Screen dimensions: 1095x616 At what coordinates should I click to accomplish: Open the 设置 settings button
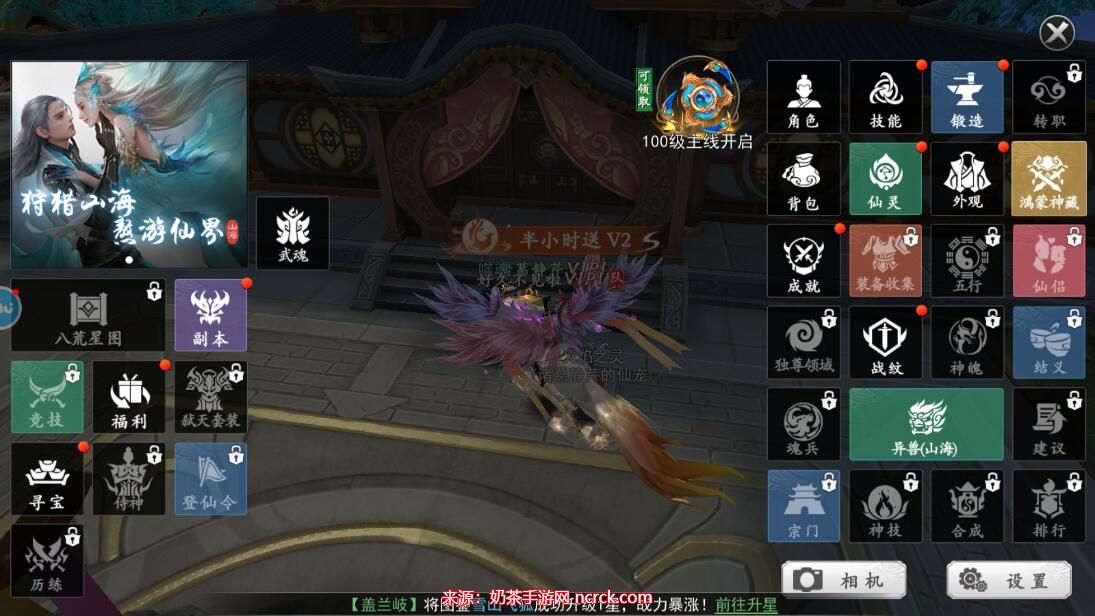point(1008,580)
